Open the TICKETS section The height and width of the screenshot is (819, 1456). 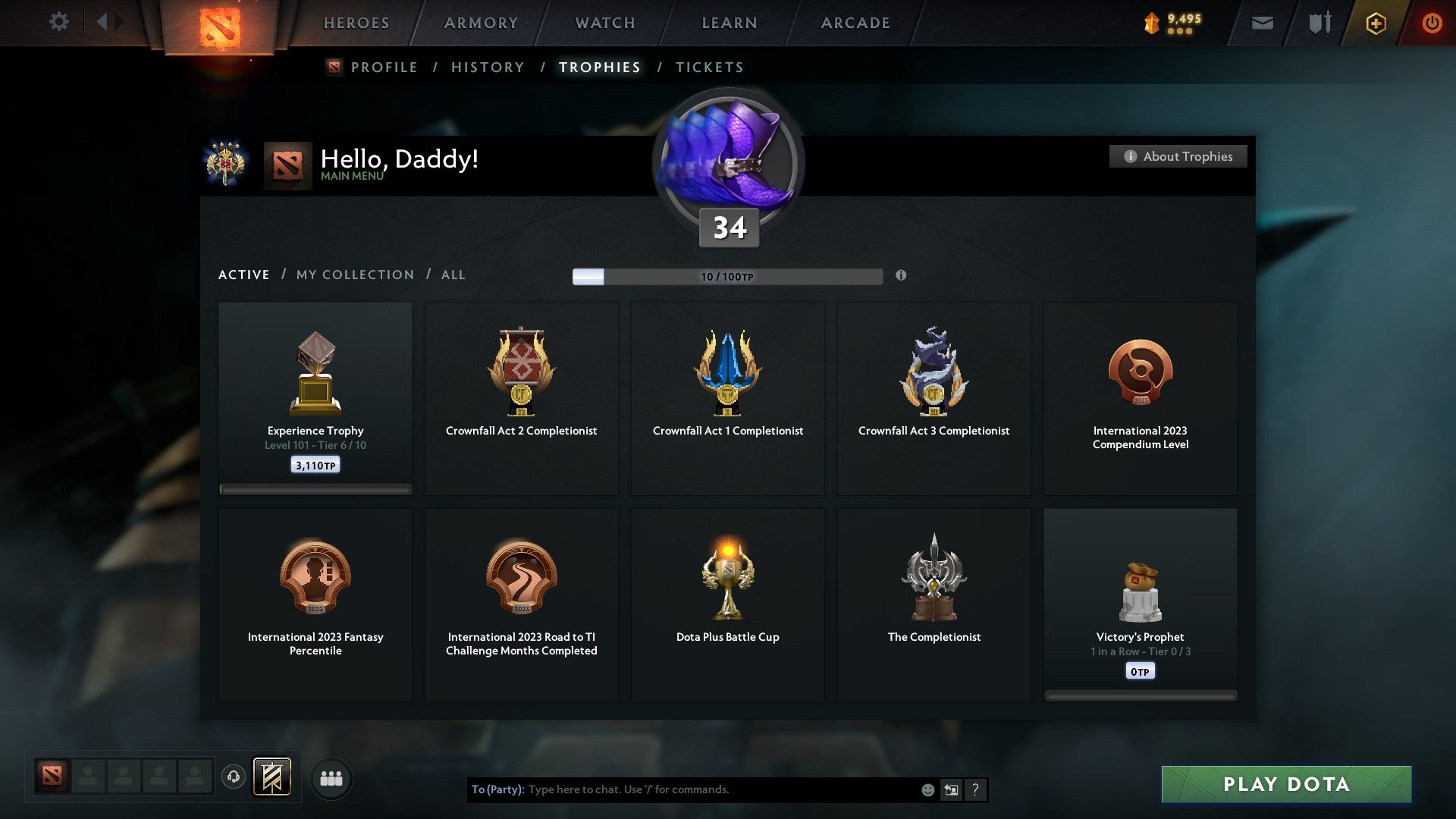709,67
